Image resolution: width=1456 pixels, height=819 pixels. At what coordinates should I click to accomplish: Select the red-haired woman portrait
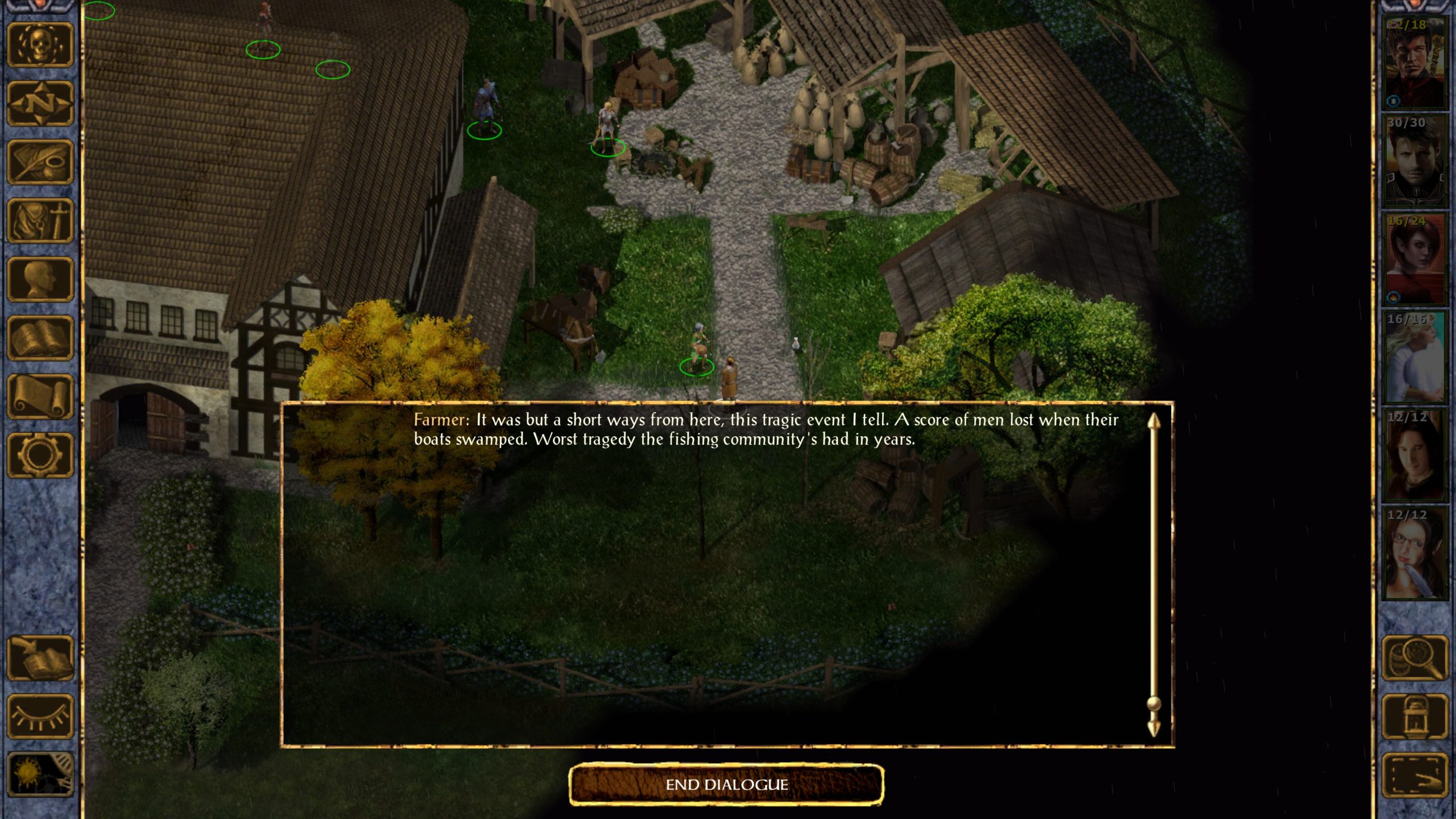click(x=1414, y=259)
